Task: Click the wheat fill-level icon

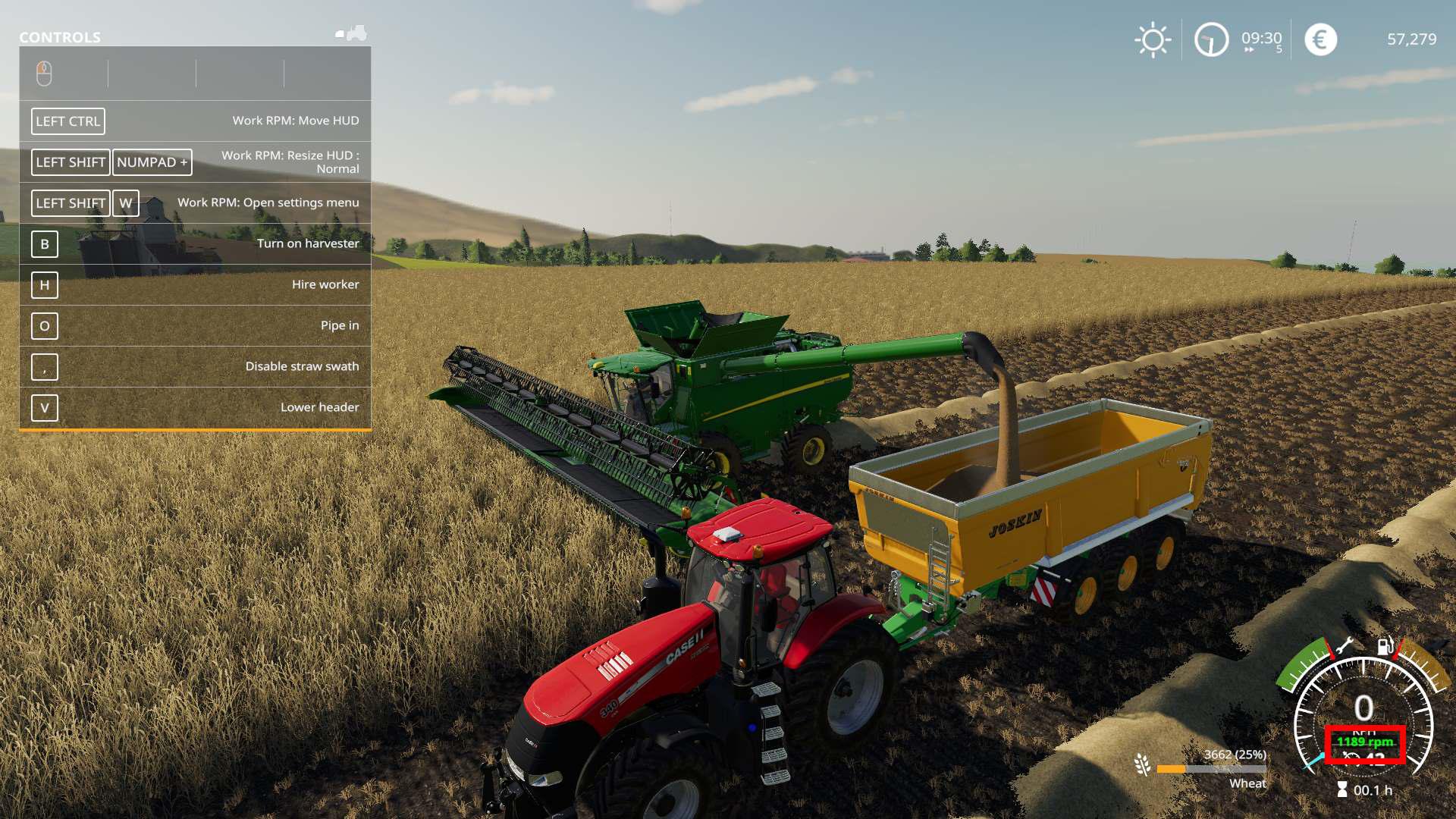Action: tap(1143, 765)
